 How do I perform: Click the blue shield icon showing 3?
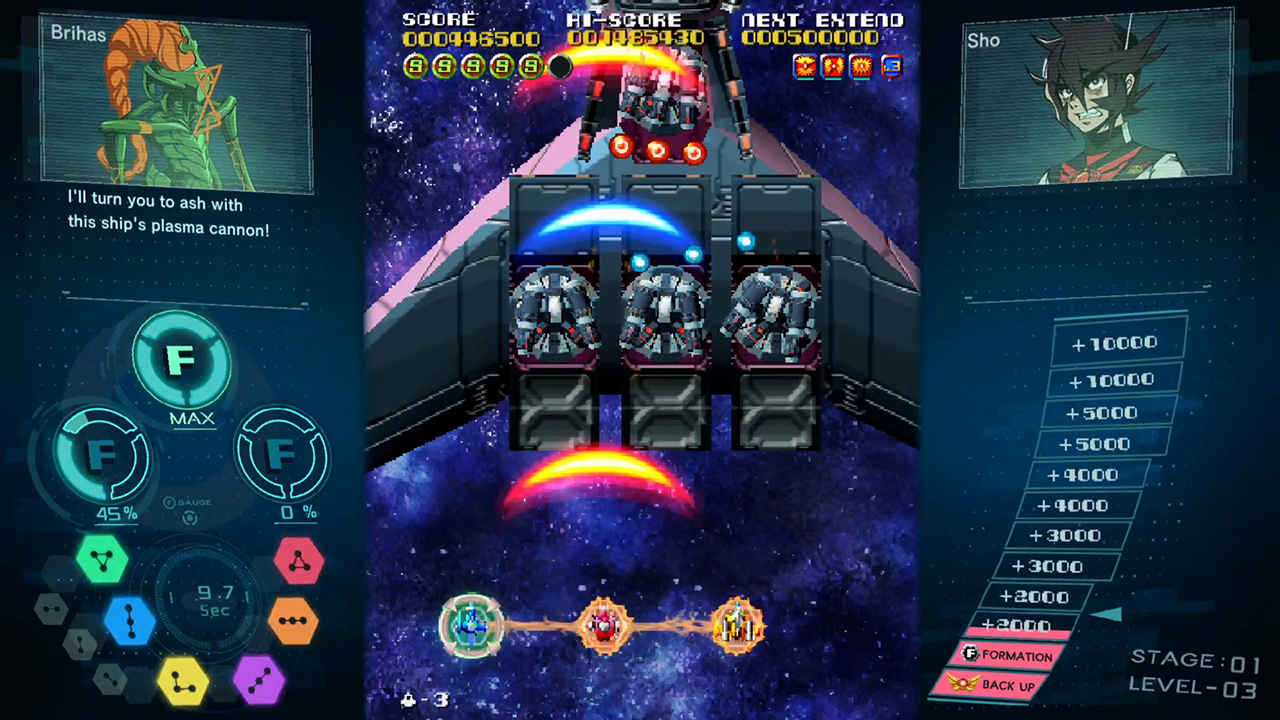point(891,67)
